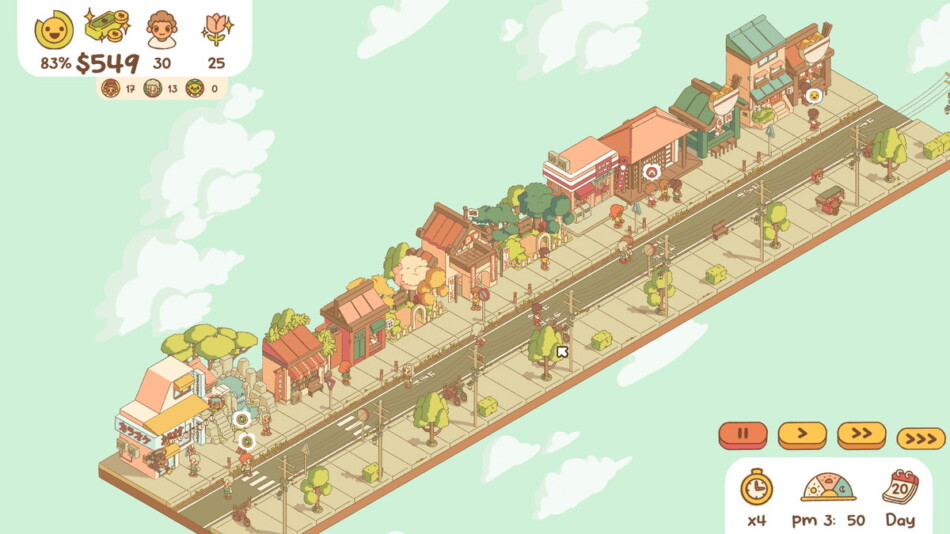
Task: Click the day-night cycle dial
Action: click(828, 487)
